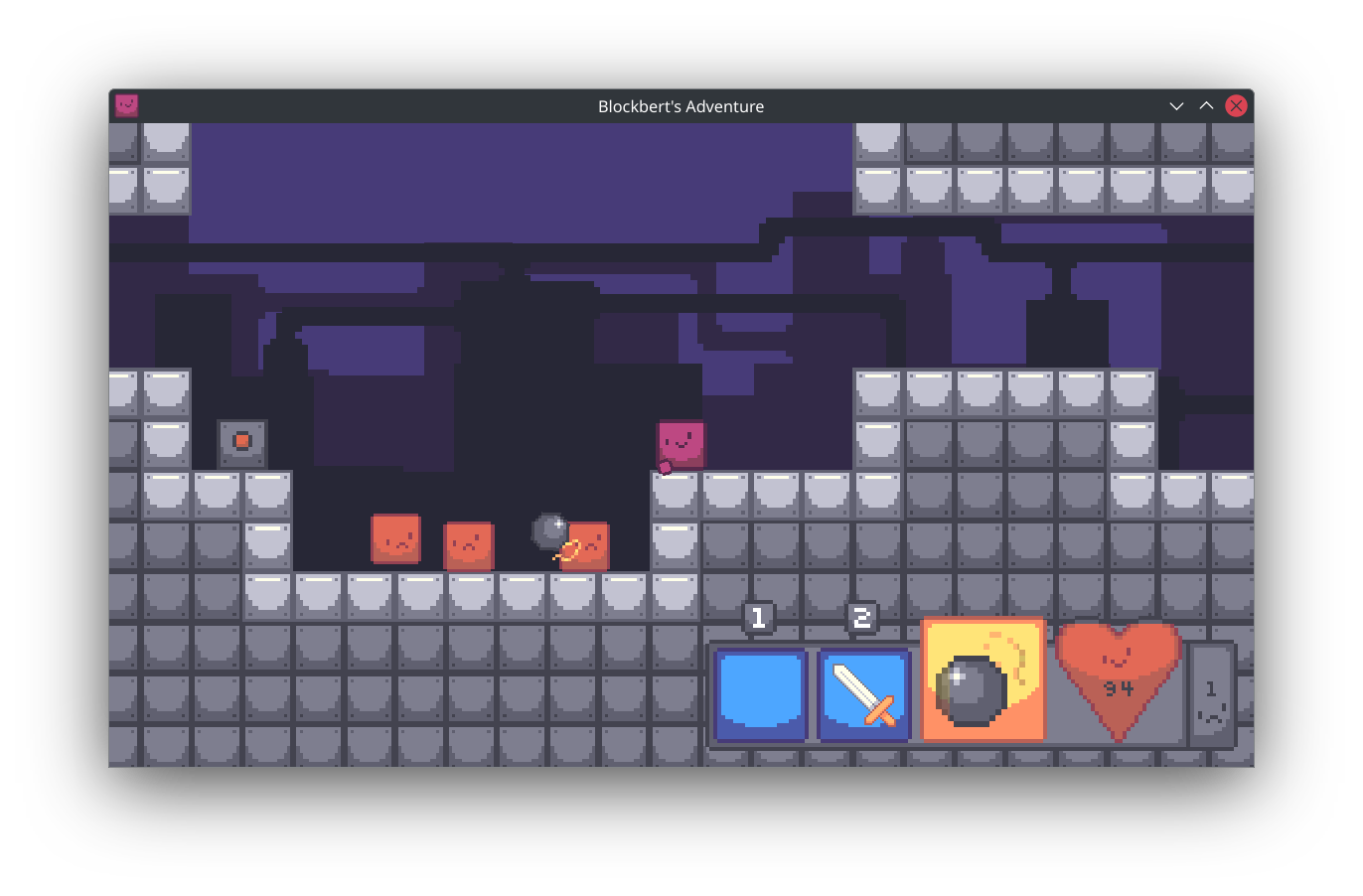Open the window shade chevron in the title bar
Screen dimensions: 1363x896
pyautogui.click(x=1176, y=106)
